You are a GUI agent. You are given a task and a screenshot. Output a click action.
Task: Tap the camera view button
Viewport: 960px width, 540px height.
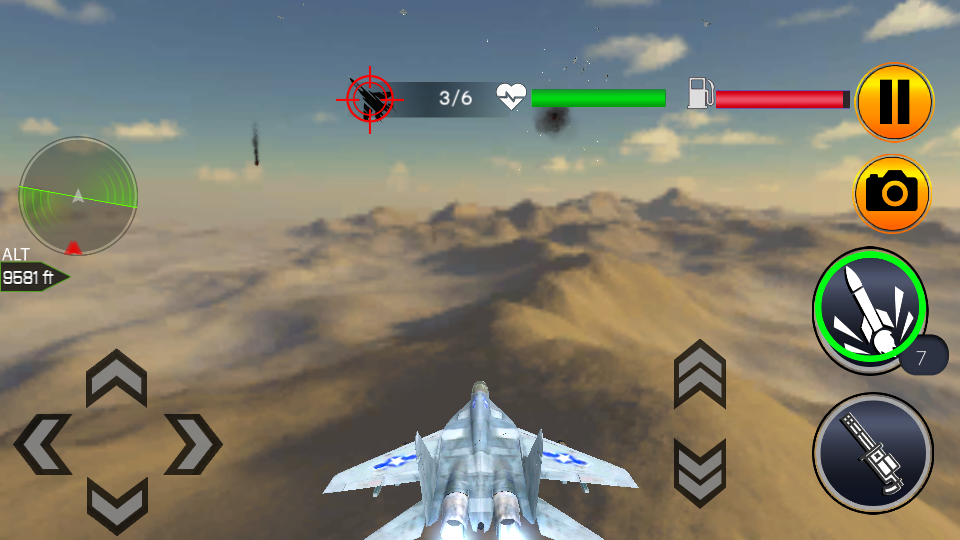coord(891,193)
